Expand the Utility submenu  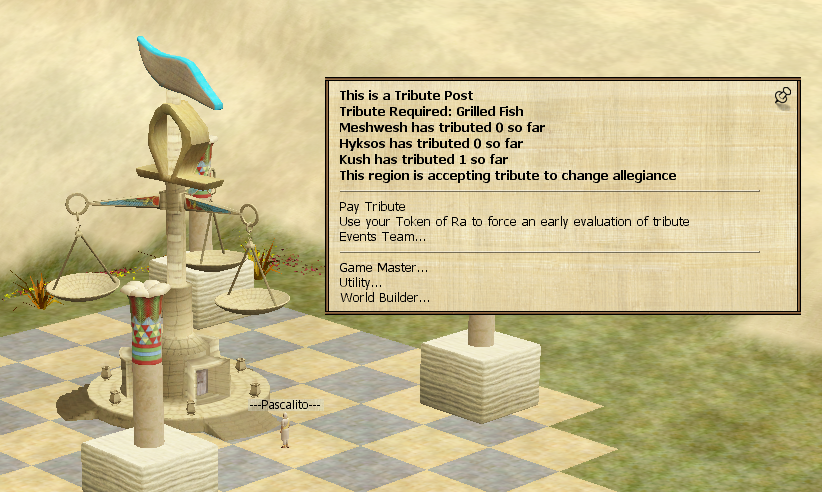click(361, 283)
